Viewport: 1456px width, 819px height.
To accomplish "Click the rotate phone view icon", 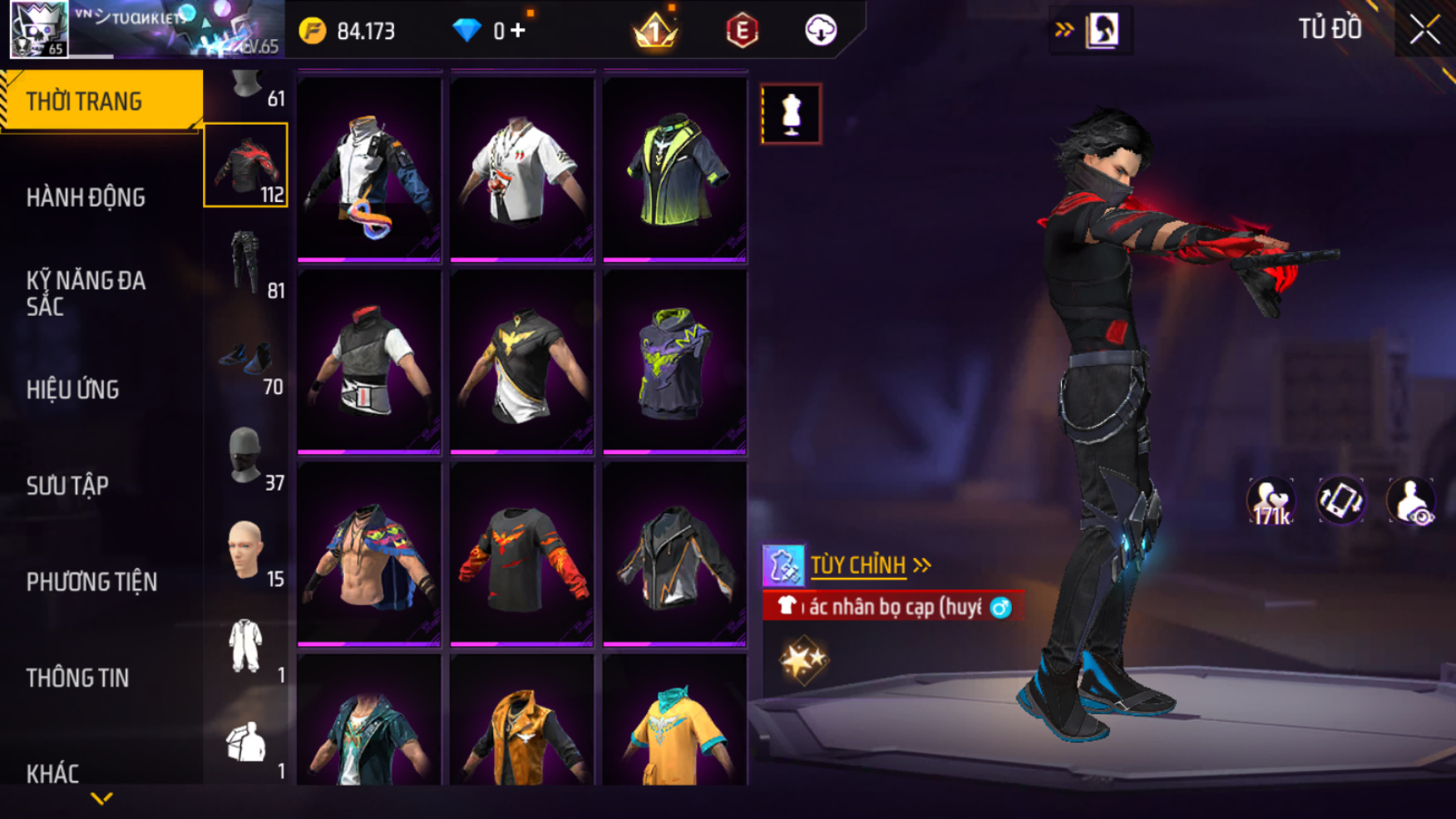I will (1340, 501).
